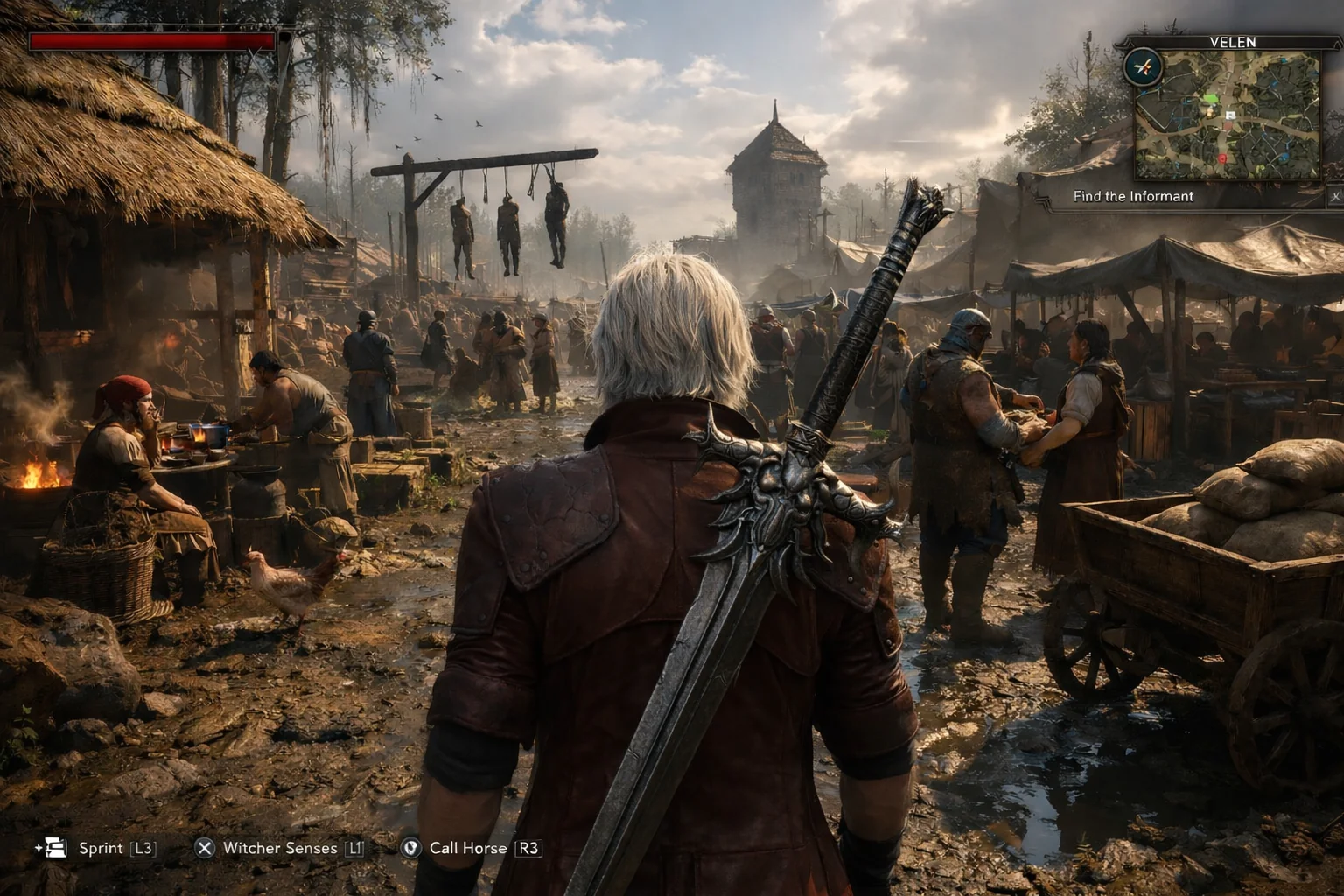Click the circle button prompt for Call Horse
The width and height of the screenshot is (1344, 896).
[x=410, y=847]
